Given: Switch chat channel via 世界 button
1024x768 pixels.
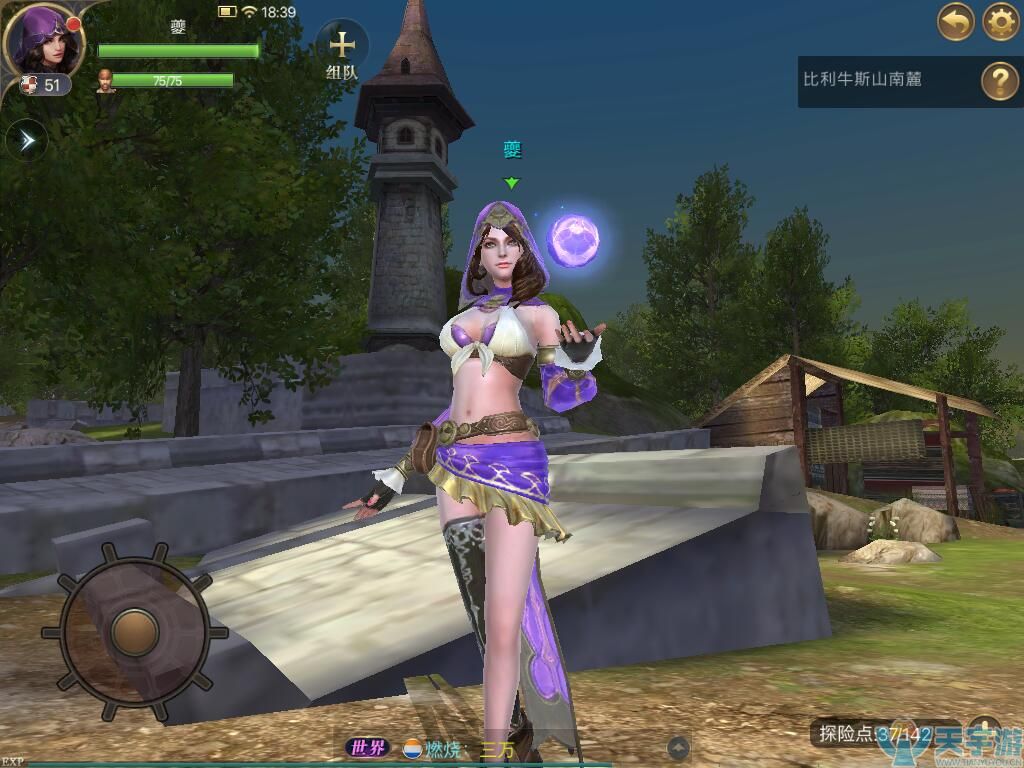Looking at the screenshot, I should pos(365,748).
